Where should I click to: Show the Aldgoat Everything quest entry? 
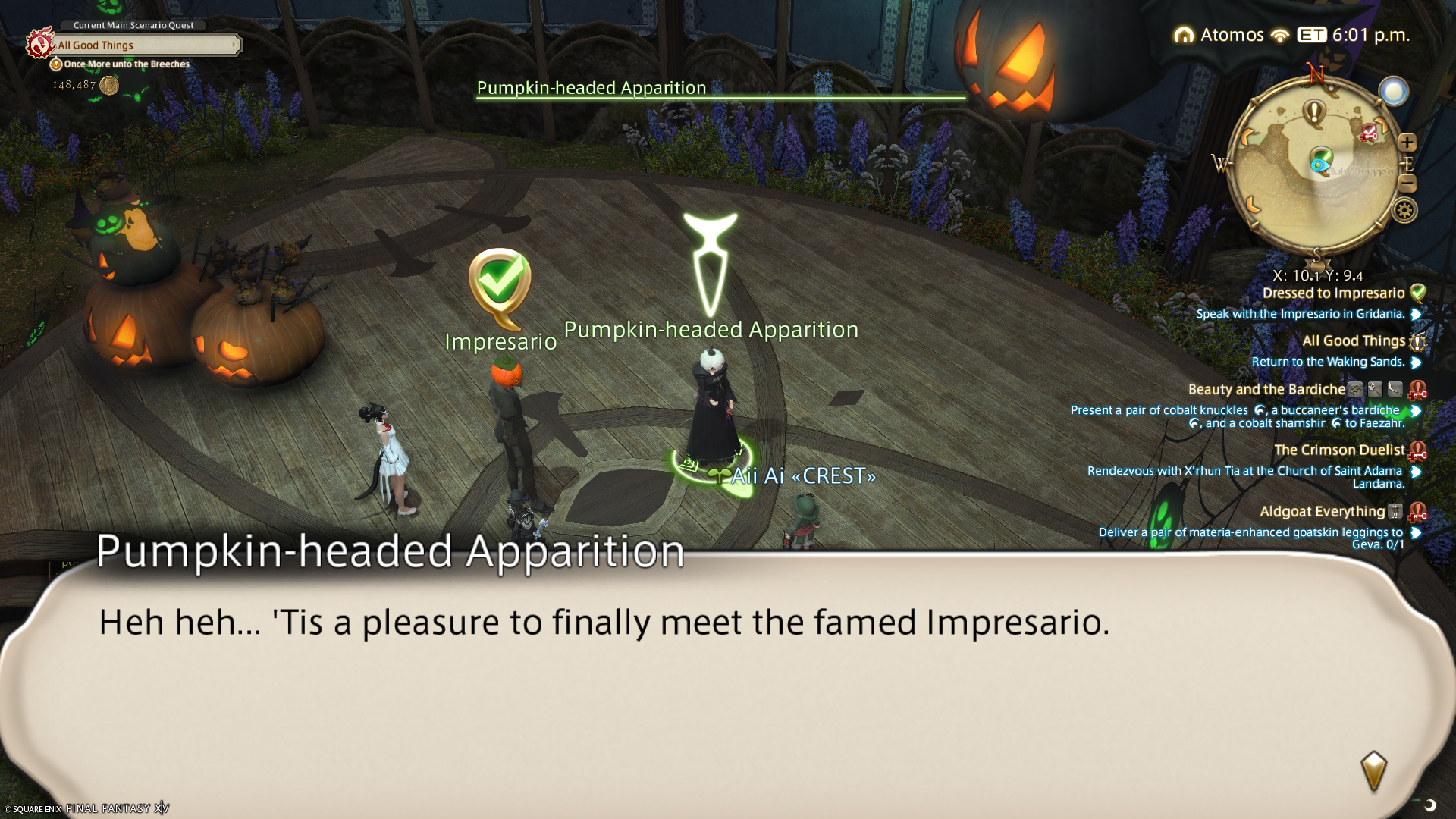click(1322, 512)
